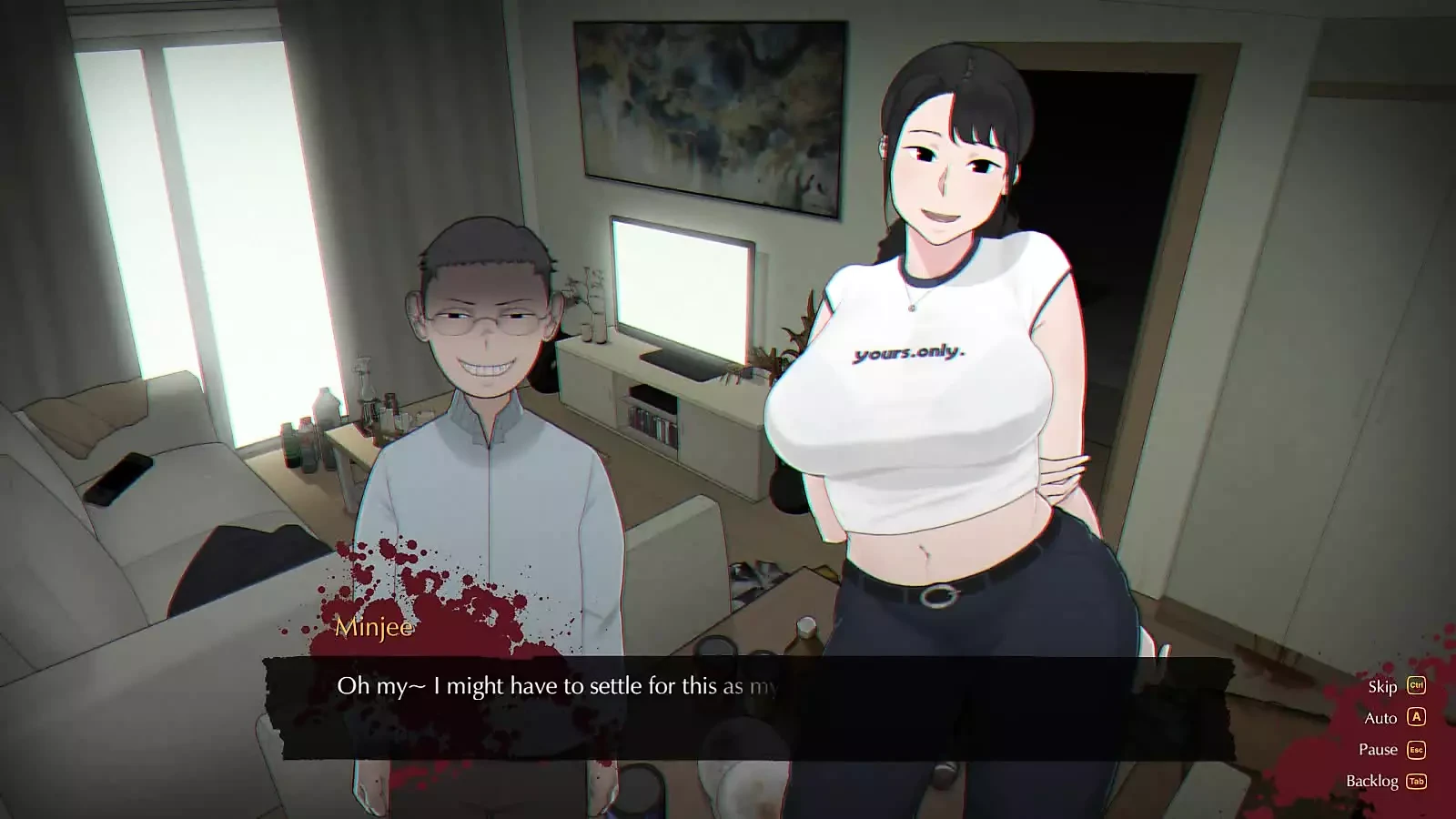Open the pause menu with Pause
Image resolution: width=1456 pixels, height=819 pixels.
click(1377, 749)
